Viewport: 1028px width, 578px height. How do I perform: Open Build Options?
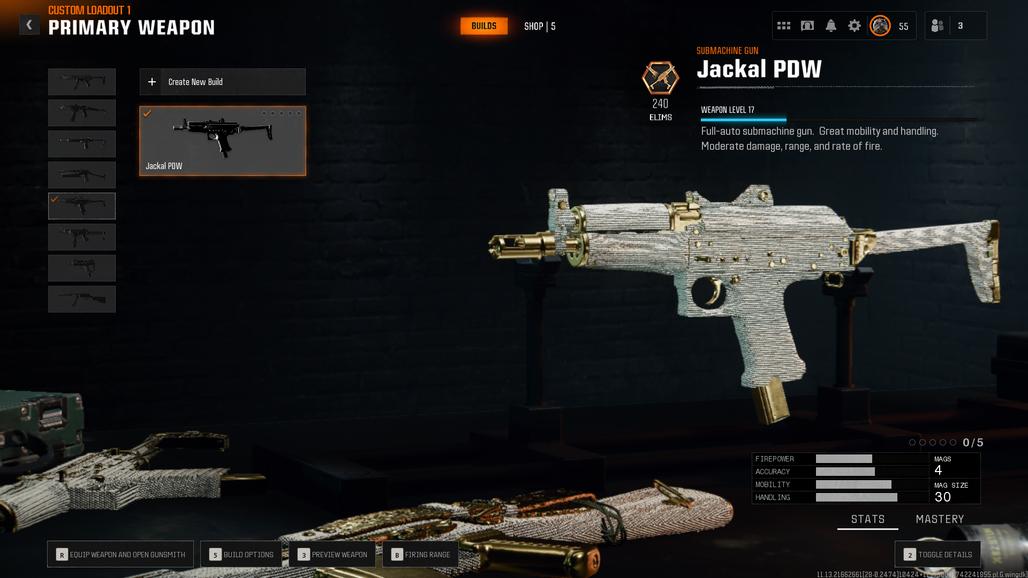(x=241, y=554)
